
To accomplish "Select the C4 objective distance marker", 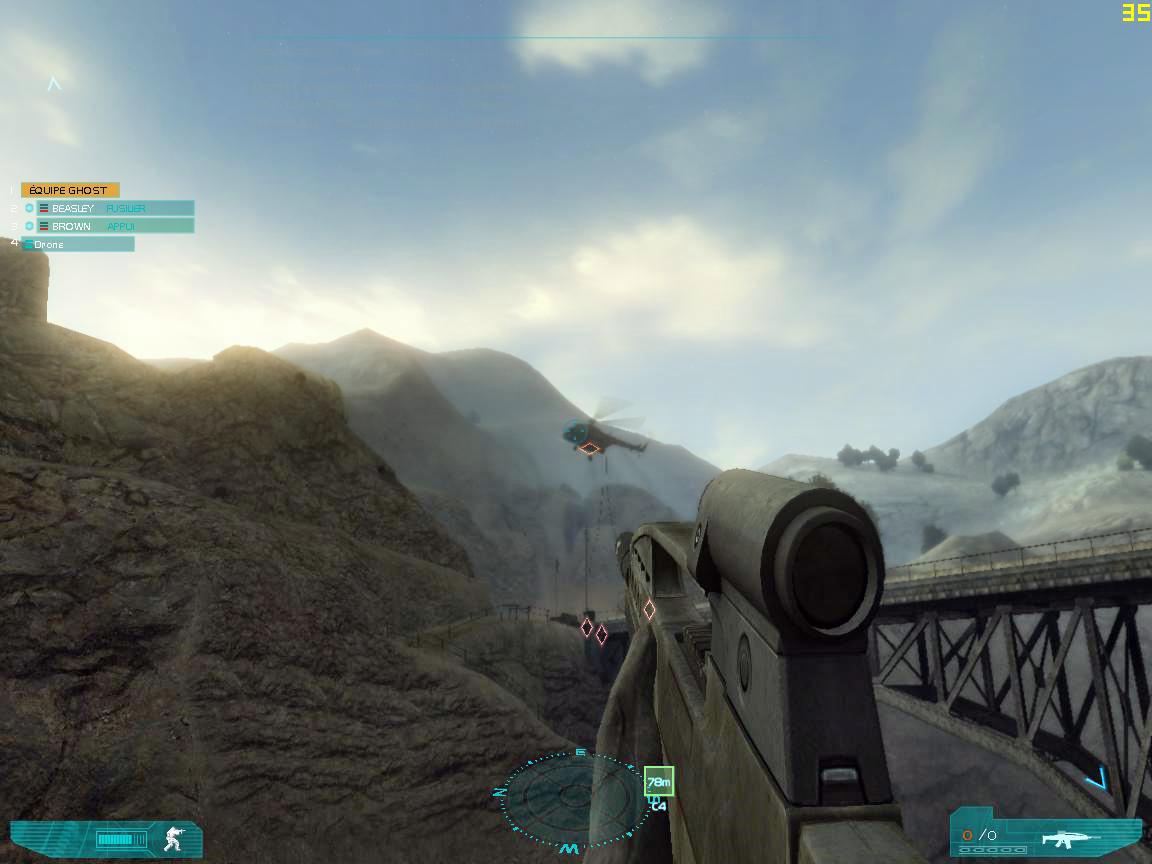I will tap(658, 782).
